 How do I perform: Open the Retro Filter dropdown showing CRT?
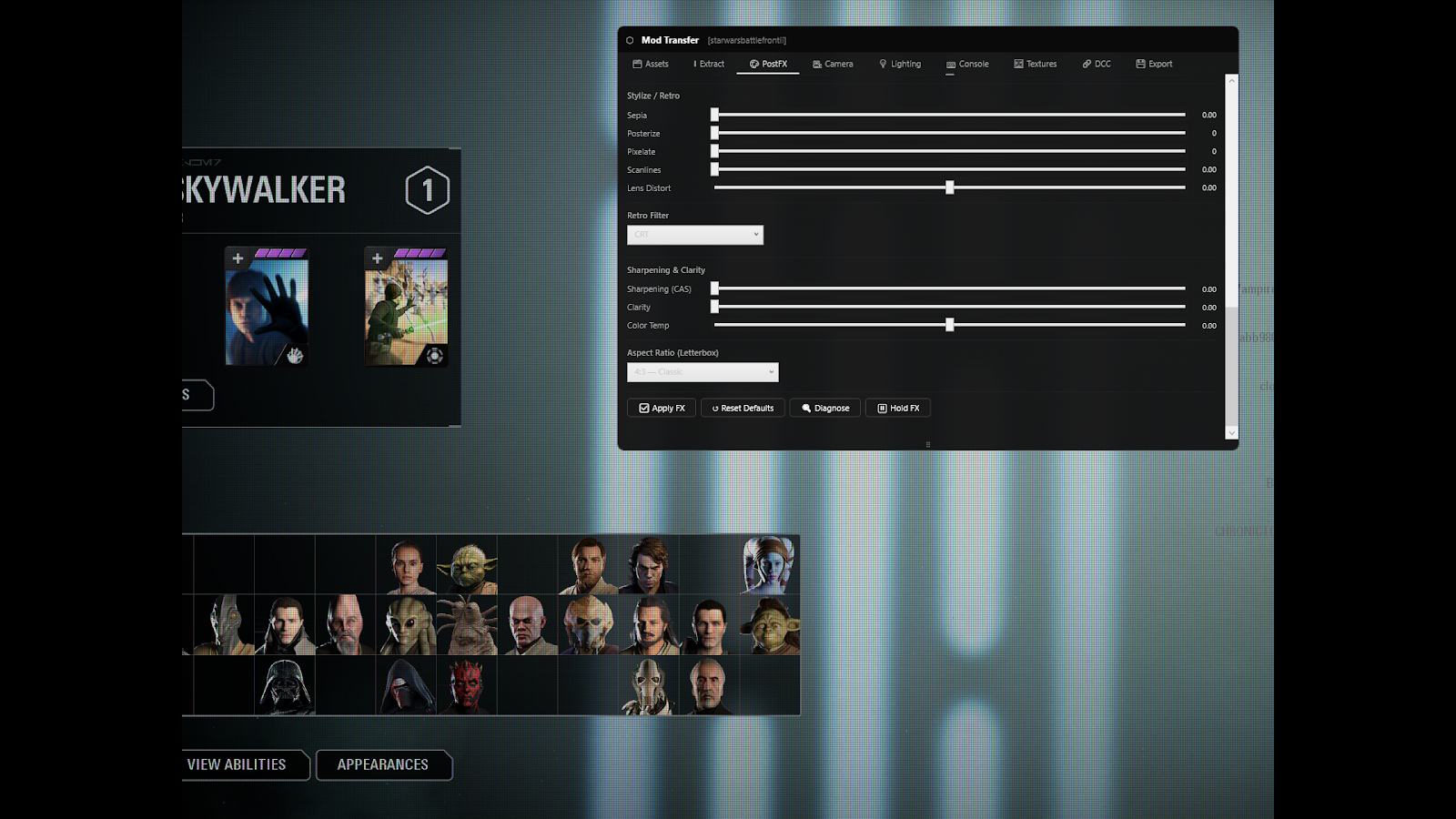coord(694,235)
